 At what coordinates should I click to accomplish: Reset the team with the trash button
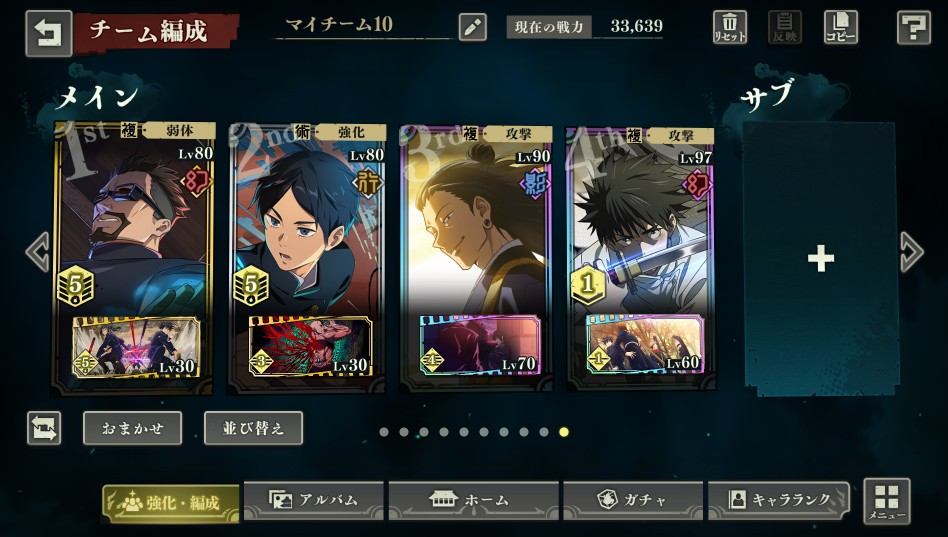730,27
